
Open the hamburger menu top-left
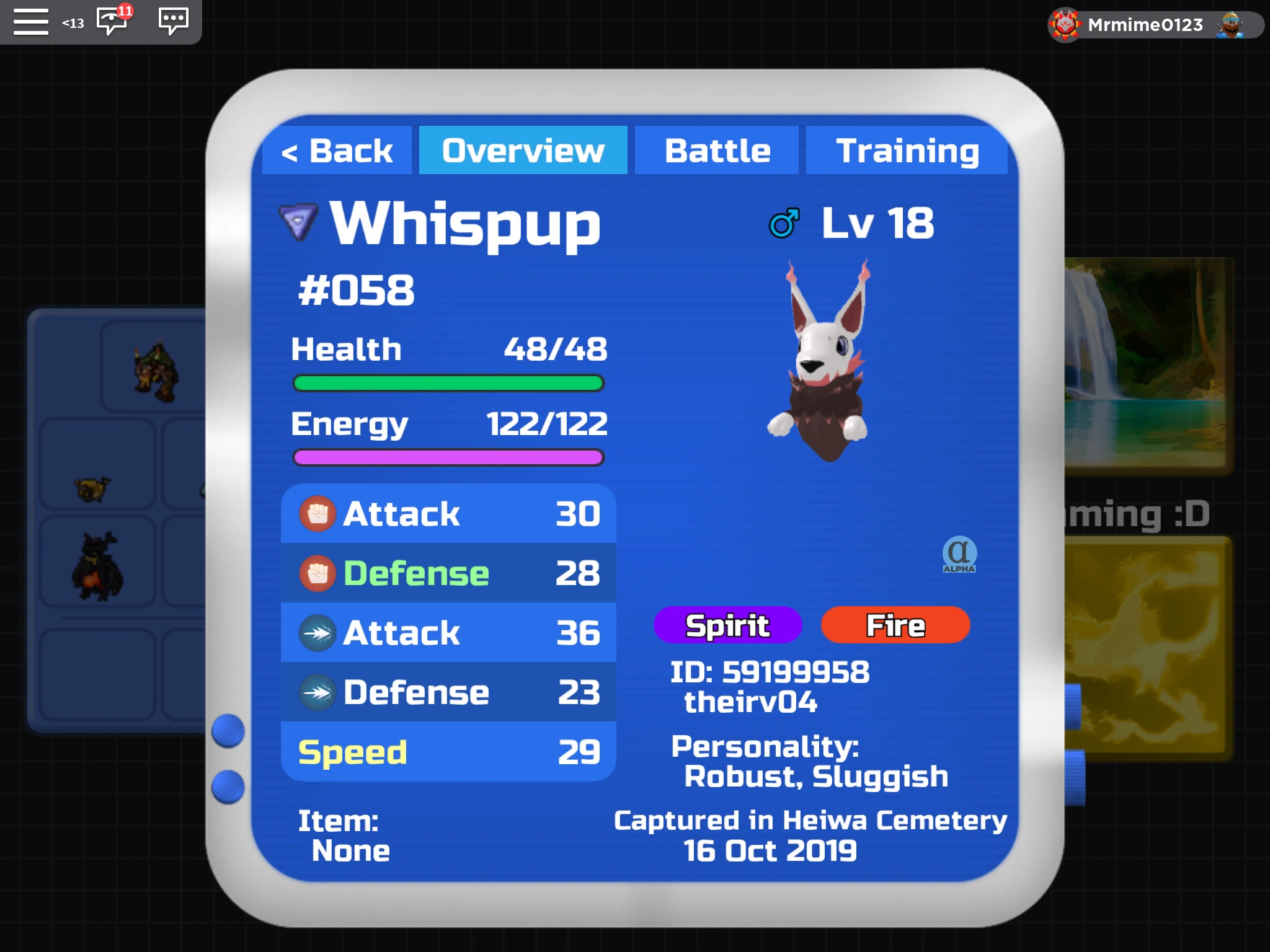coord(31,22)
